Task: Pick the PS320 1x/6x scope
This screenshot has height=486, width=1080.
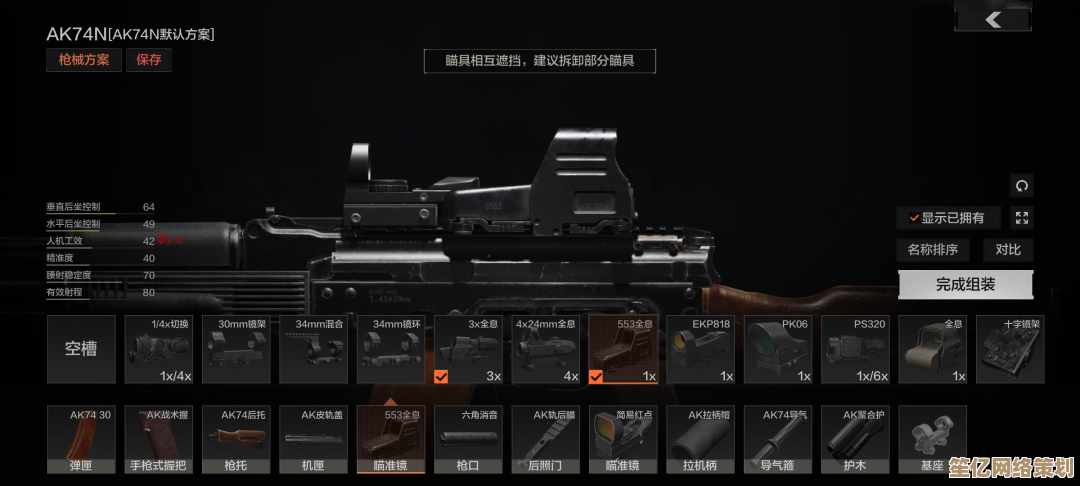Action: pos(855,349)
